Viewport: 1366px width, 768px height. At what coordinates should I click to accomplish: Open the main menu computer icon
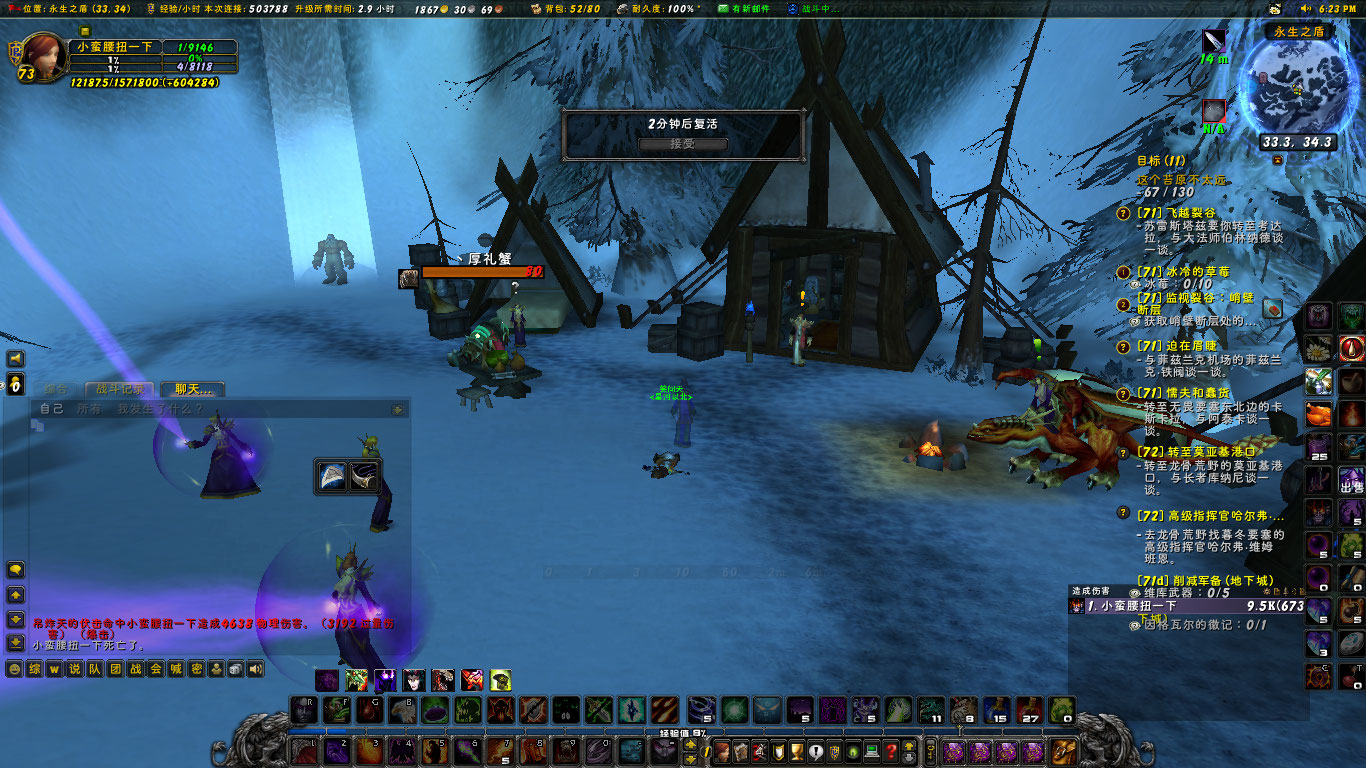[871, 751]
